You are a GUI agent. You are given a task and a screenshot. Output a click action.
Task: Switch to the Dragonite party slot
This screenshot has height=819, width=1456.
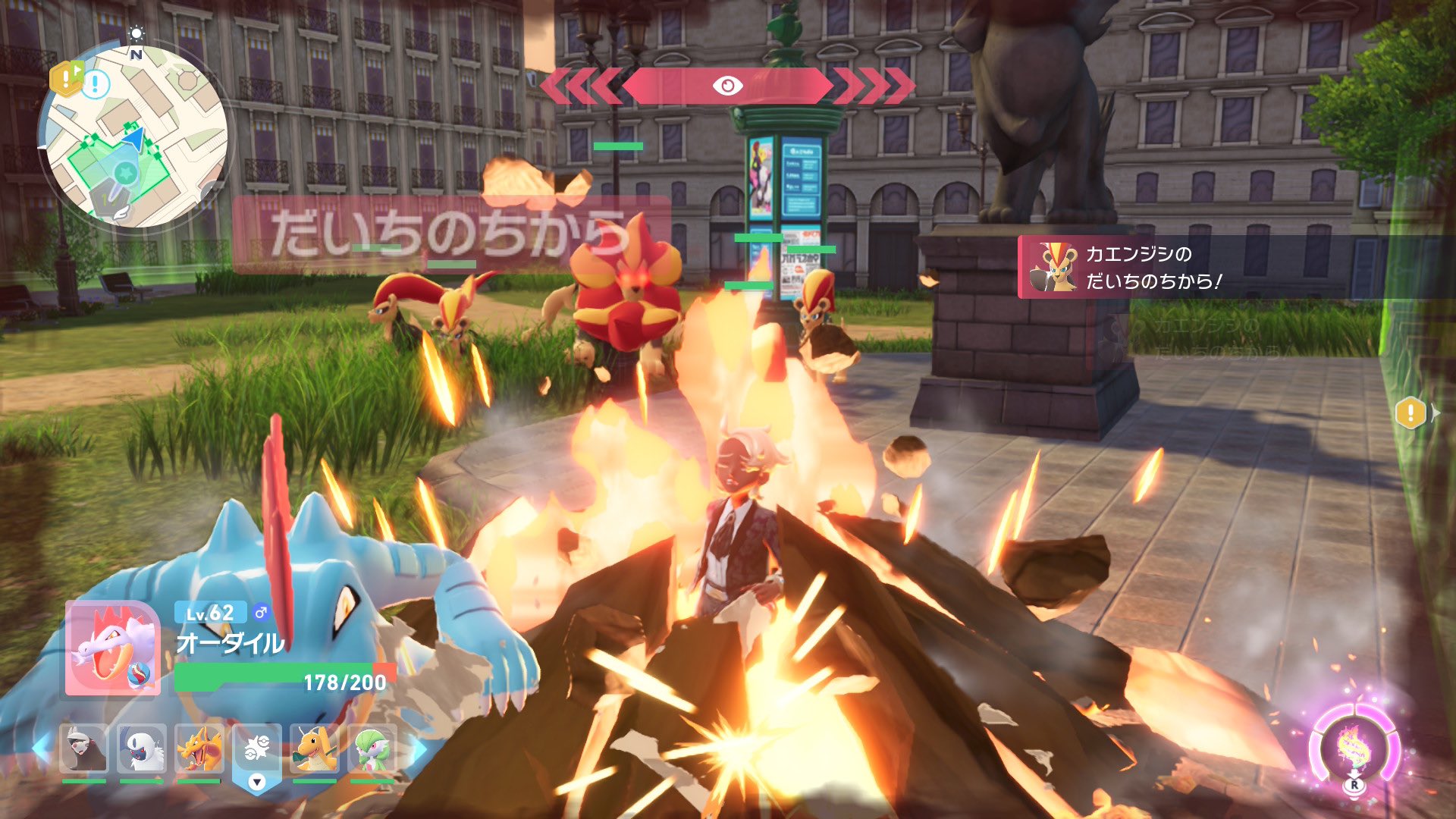click(x=315, y=750)
